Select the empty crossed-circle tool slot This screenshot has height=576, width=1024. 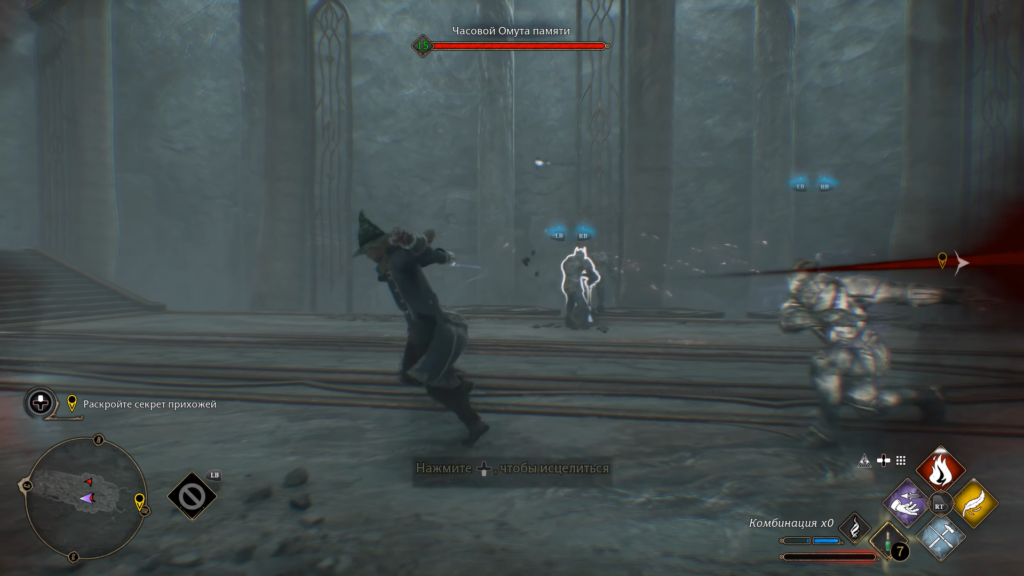pos(191,495)
